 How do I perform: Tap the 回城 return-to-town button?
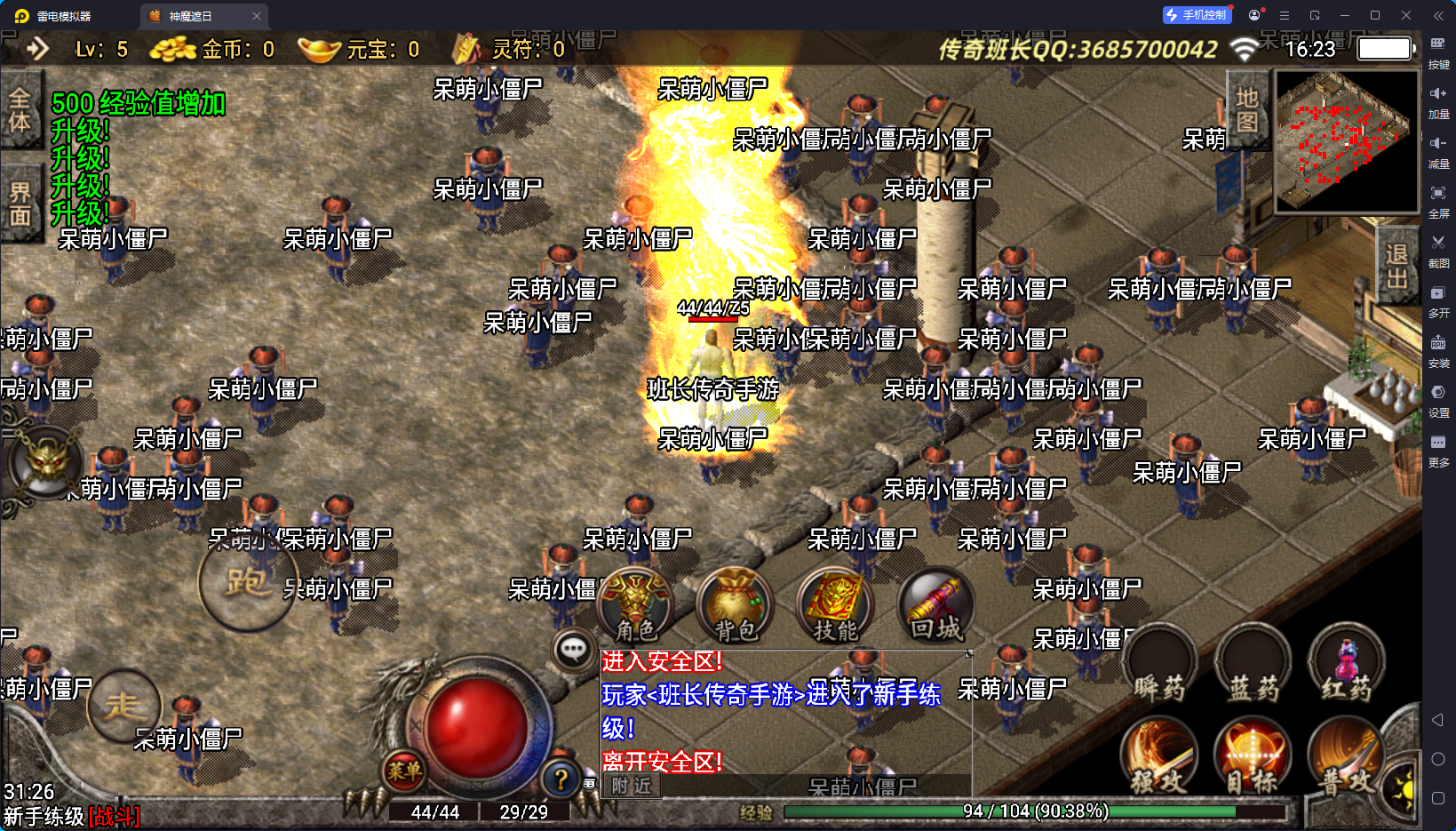pyautogui.click(x=935, y=606)
